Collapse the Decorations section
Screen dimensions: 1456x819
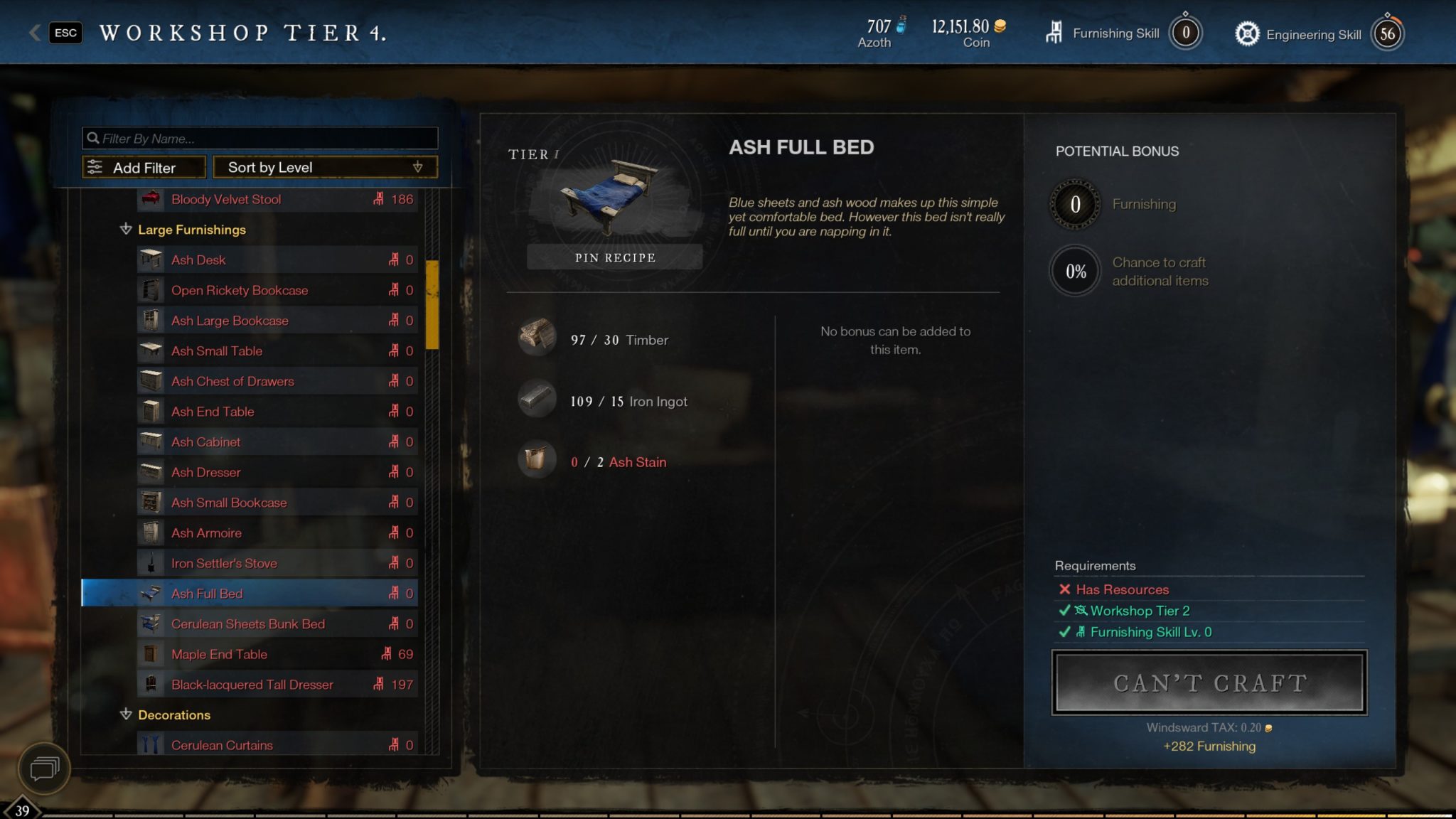(x=126, y=715)
